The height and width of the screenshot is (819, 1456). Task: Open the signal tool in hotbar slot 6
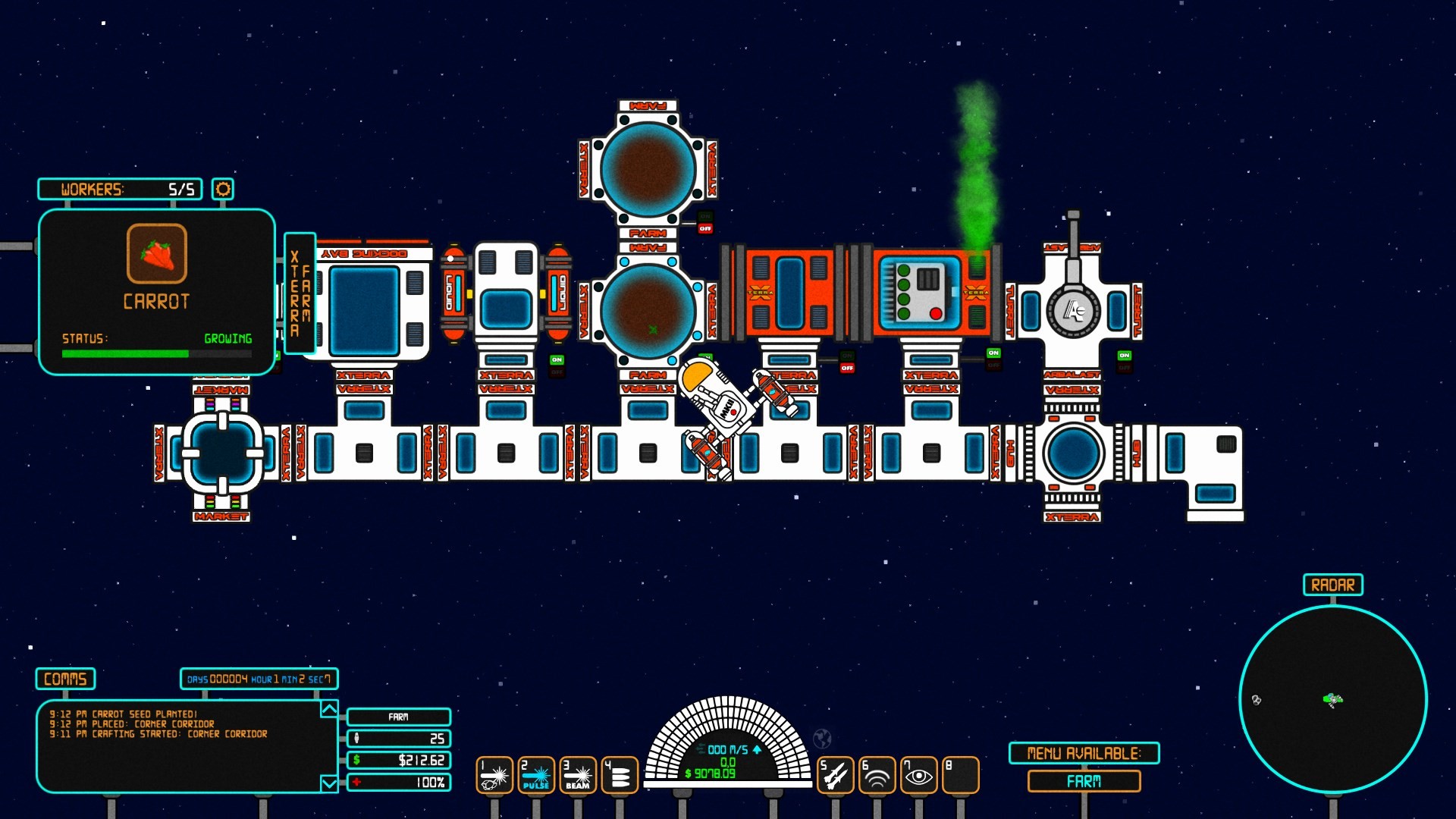coord(876,774)
